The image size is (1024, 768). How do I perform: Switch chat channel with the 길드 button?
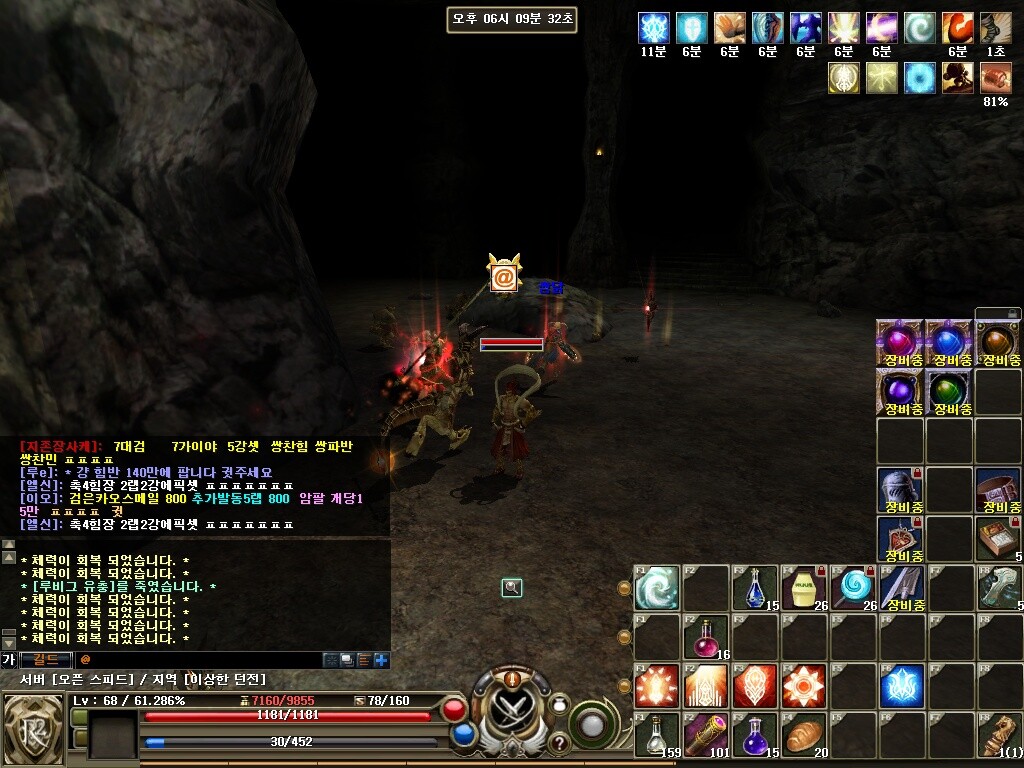point(46,660)
